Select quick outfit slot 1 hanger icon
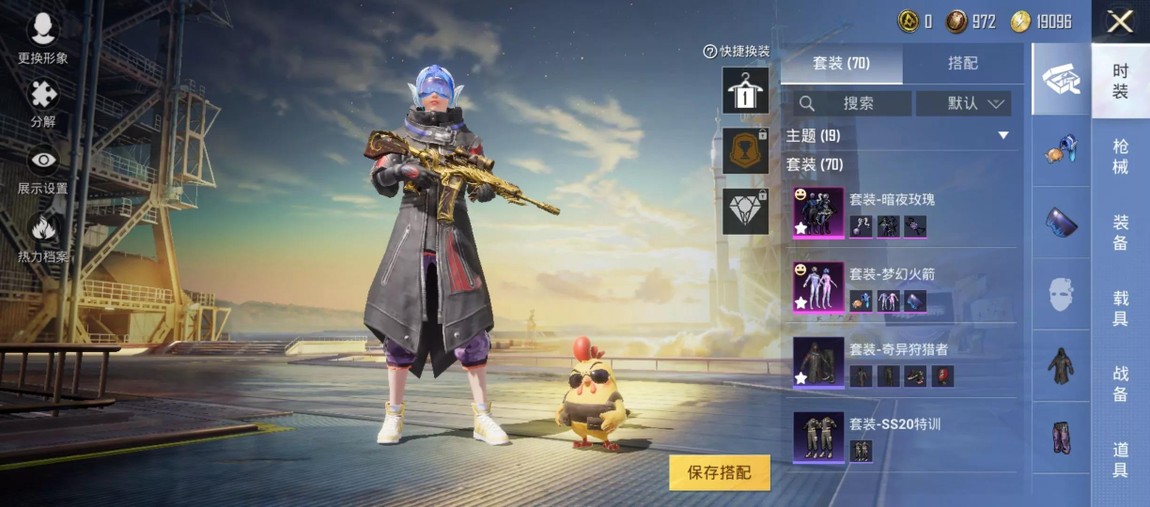This screenshot has width=1150, height=507. [745, 91]
